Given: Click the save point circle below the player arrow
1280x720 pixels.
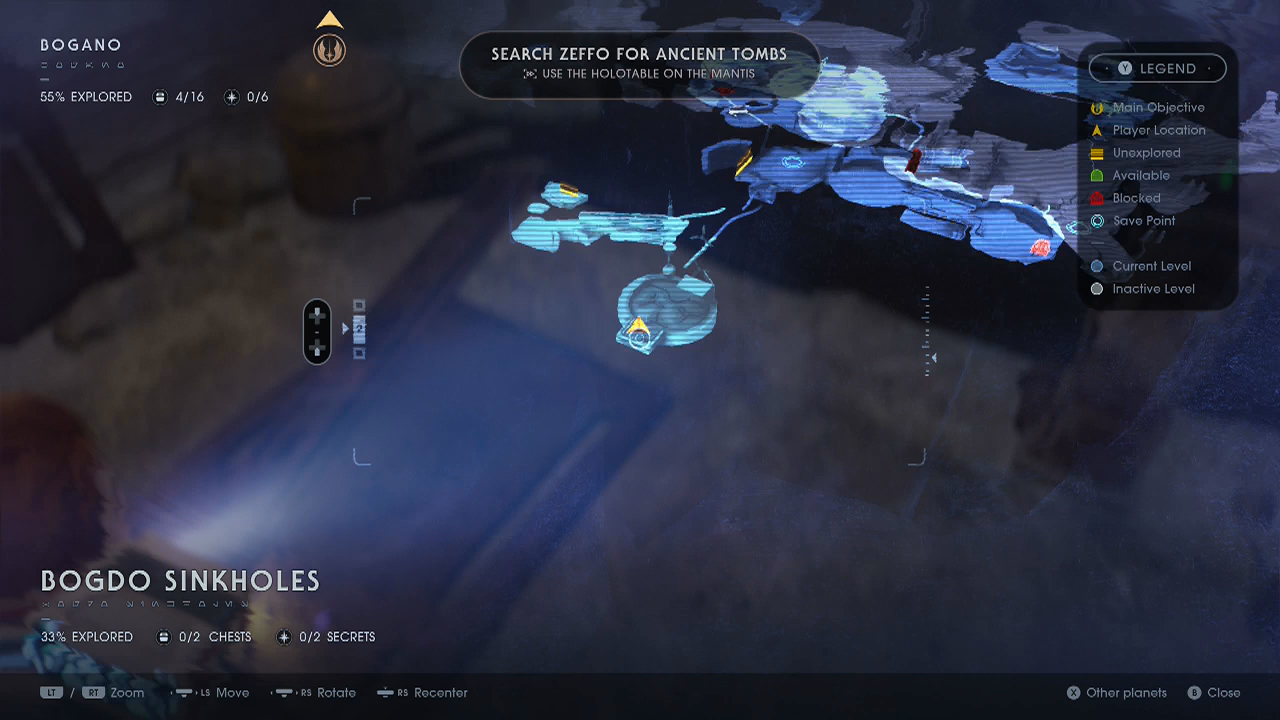Looking at the screenshot, I should 641,342.
